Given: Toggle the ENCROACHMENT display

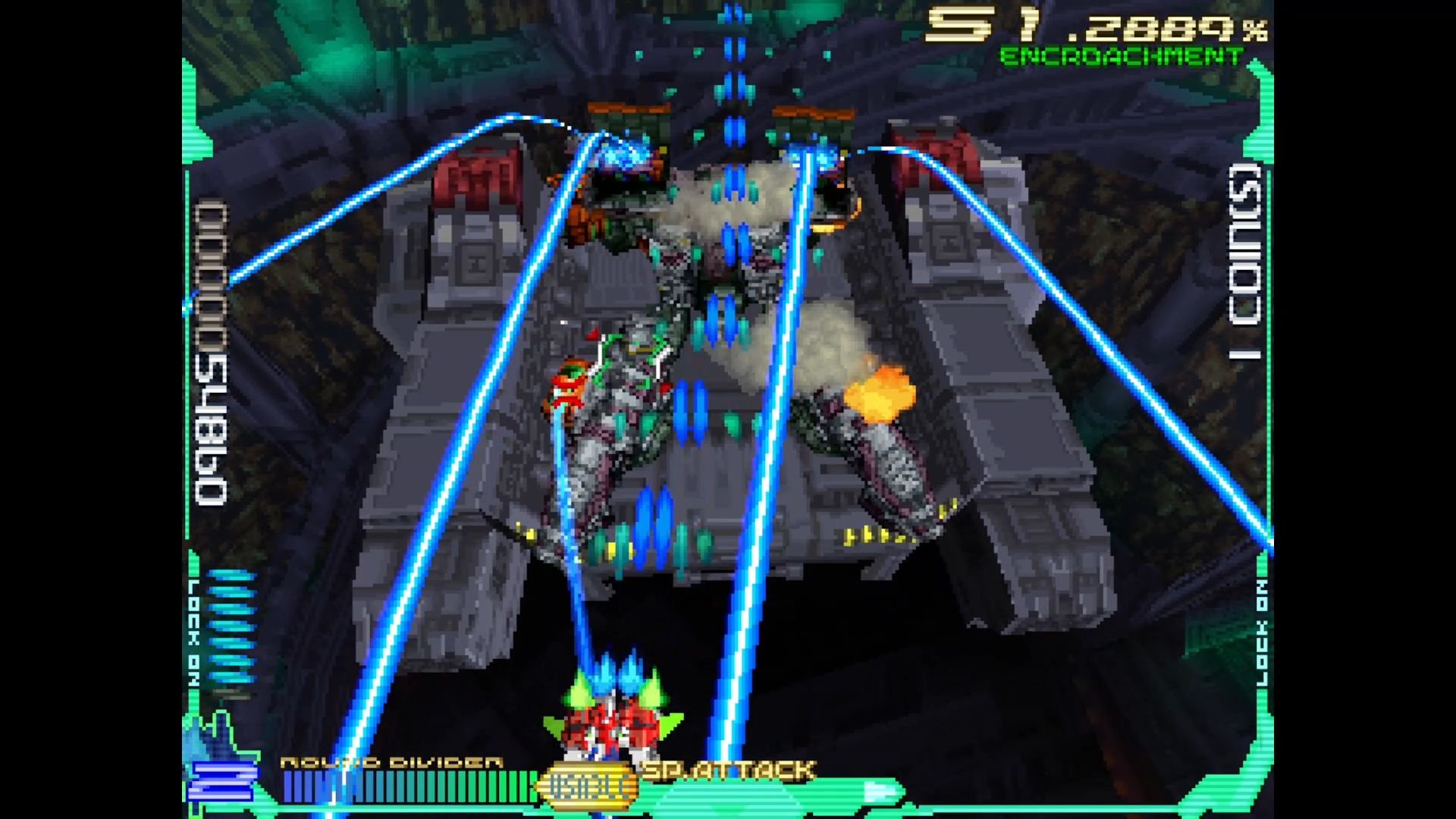Looking at the screenshot, I should click(1130, 55).
